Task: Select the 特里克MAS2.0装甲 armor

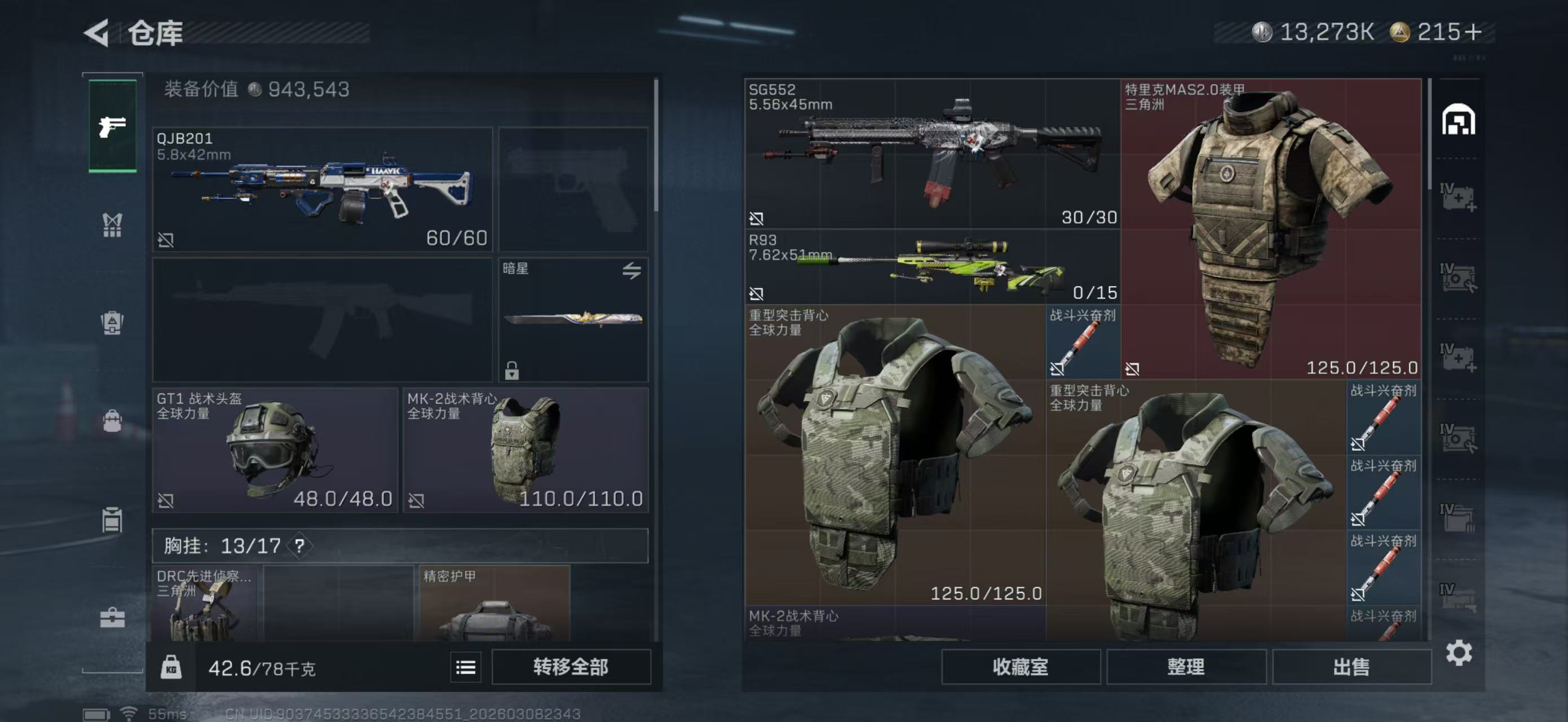Action: (x=1271, y=229)
